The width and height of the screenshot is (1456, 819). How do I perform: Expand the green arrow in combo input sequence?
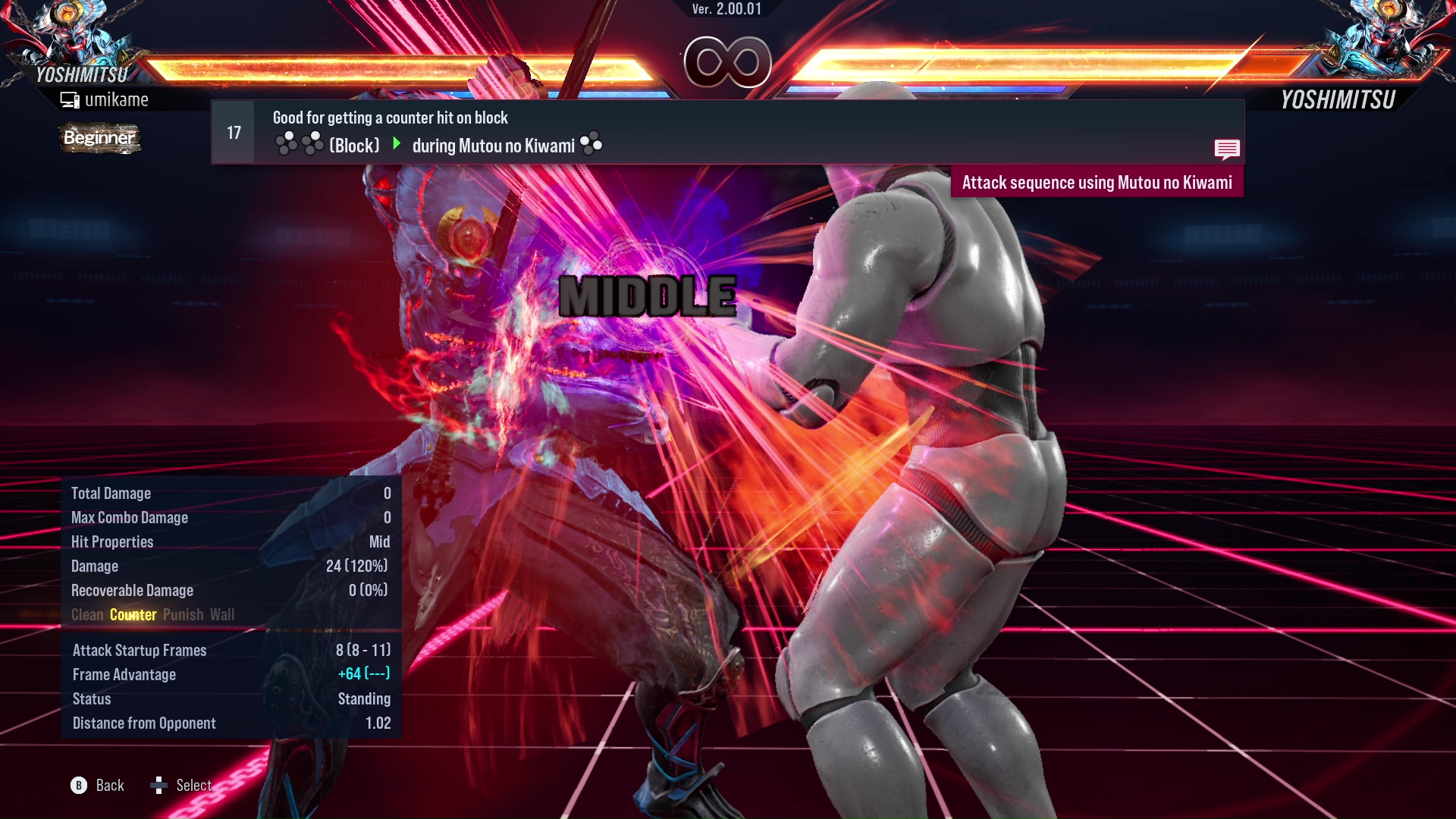click(396, 143)
